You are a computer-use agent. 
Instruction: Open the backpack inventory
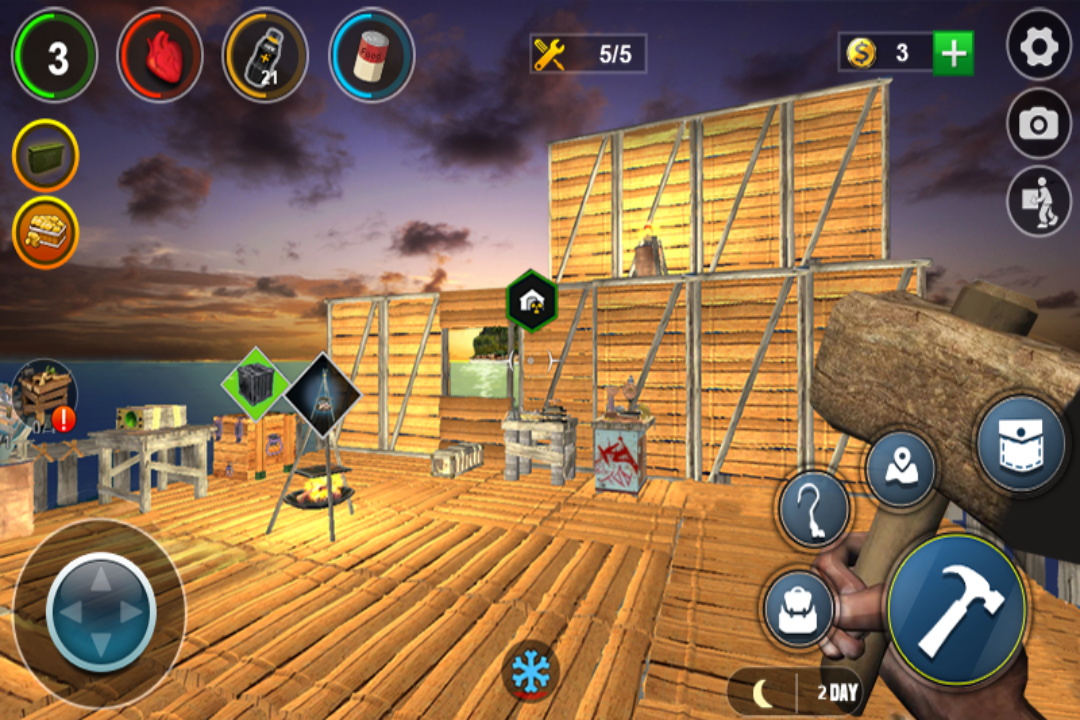tap(799, 609)
